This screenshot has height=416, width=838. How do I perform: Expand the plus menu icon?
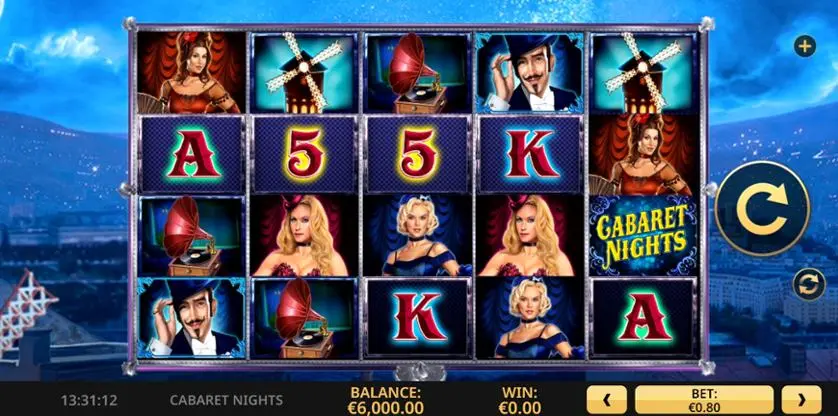pos(804,46)
